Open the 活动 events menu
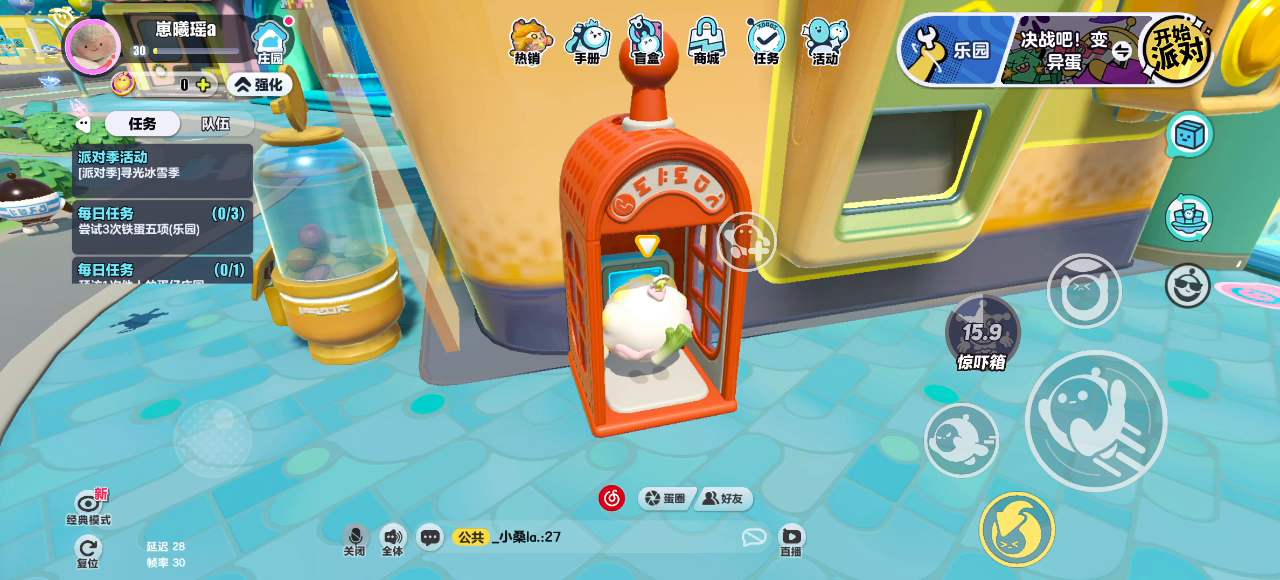1280x580 pixels. point(825,42)
